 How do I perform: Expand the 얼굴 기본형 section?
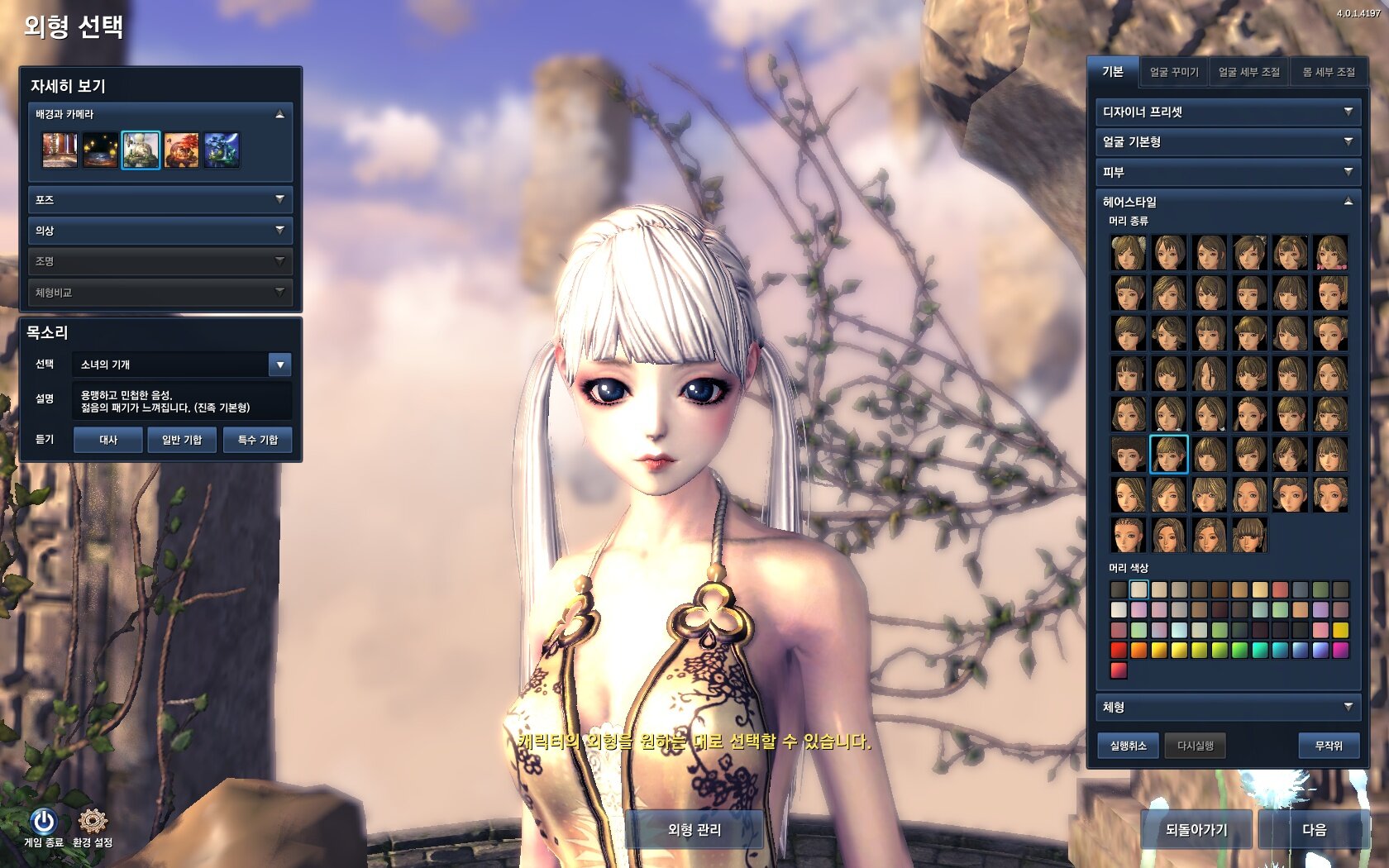click(x=1227, y=142)
